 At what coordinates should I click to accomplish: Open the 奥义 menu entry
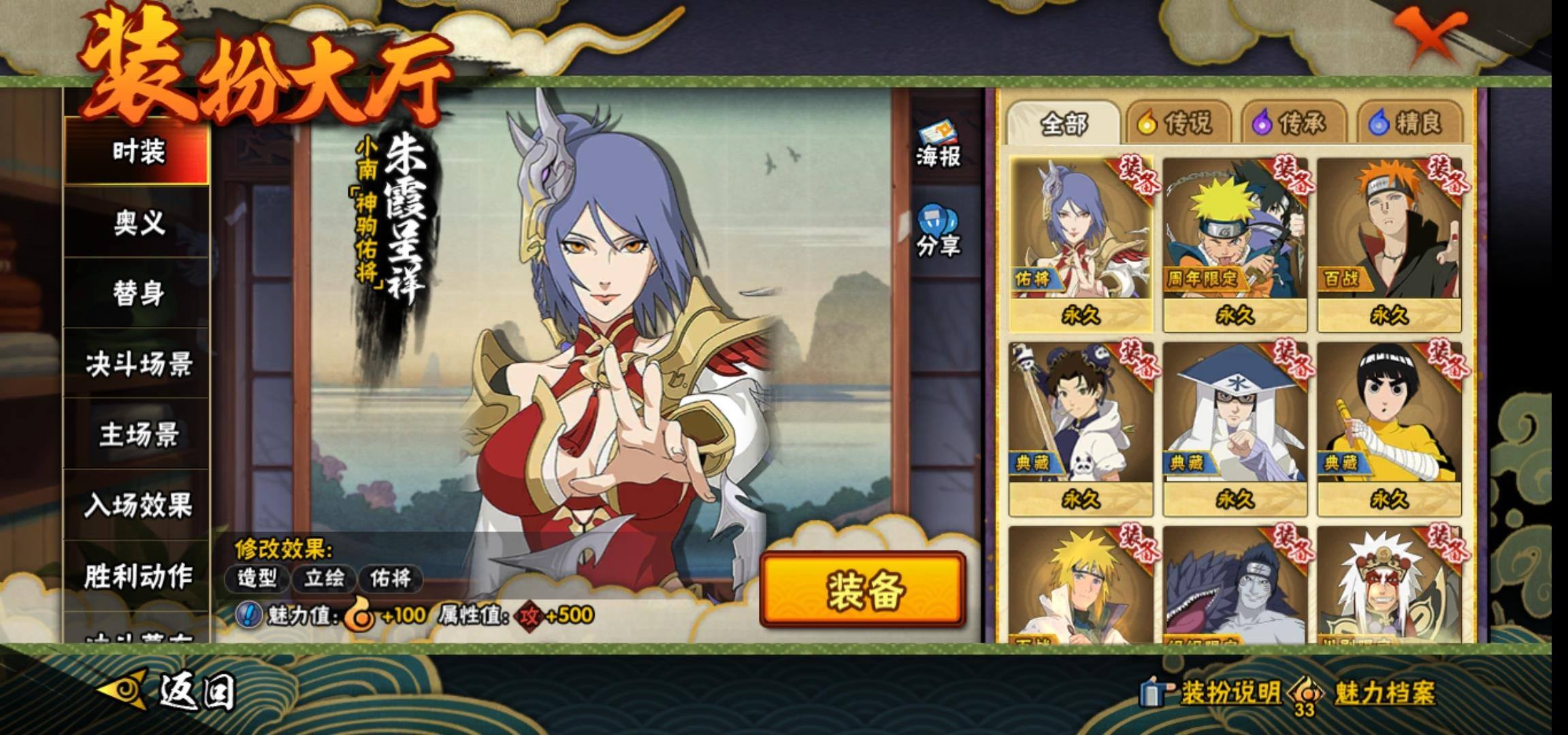click(137, 222)
